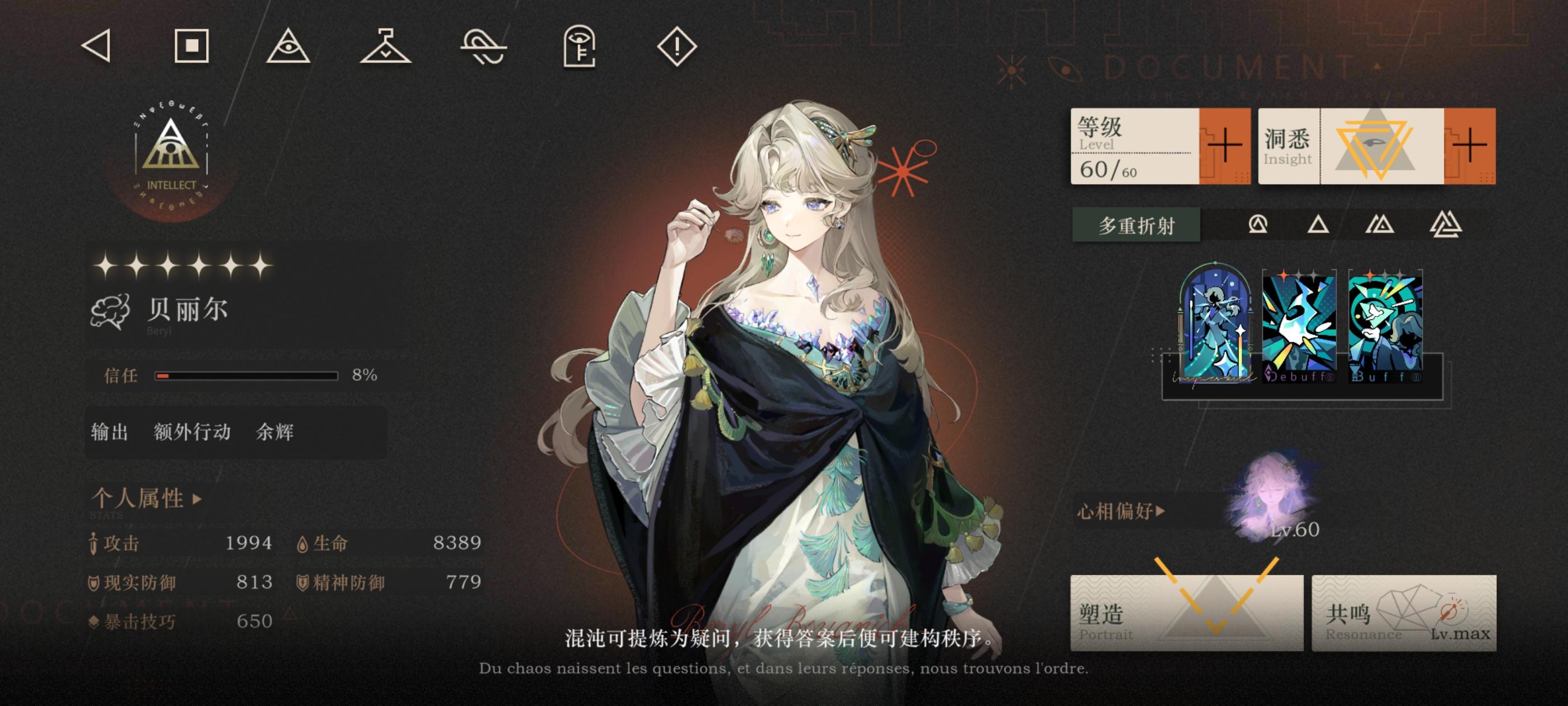Click the square frame icon near the back arrow
Viewport: 1568px width, 706px height.
192,46
